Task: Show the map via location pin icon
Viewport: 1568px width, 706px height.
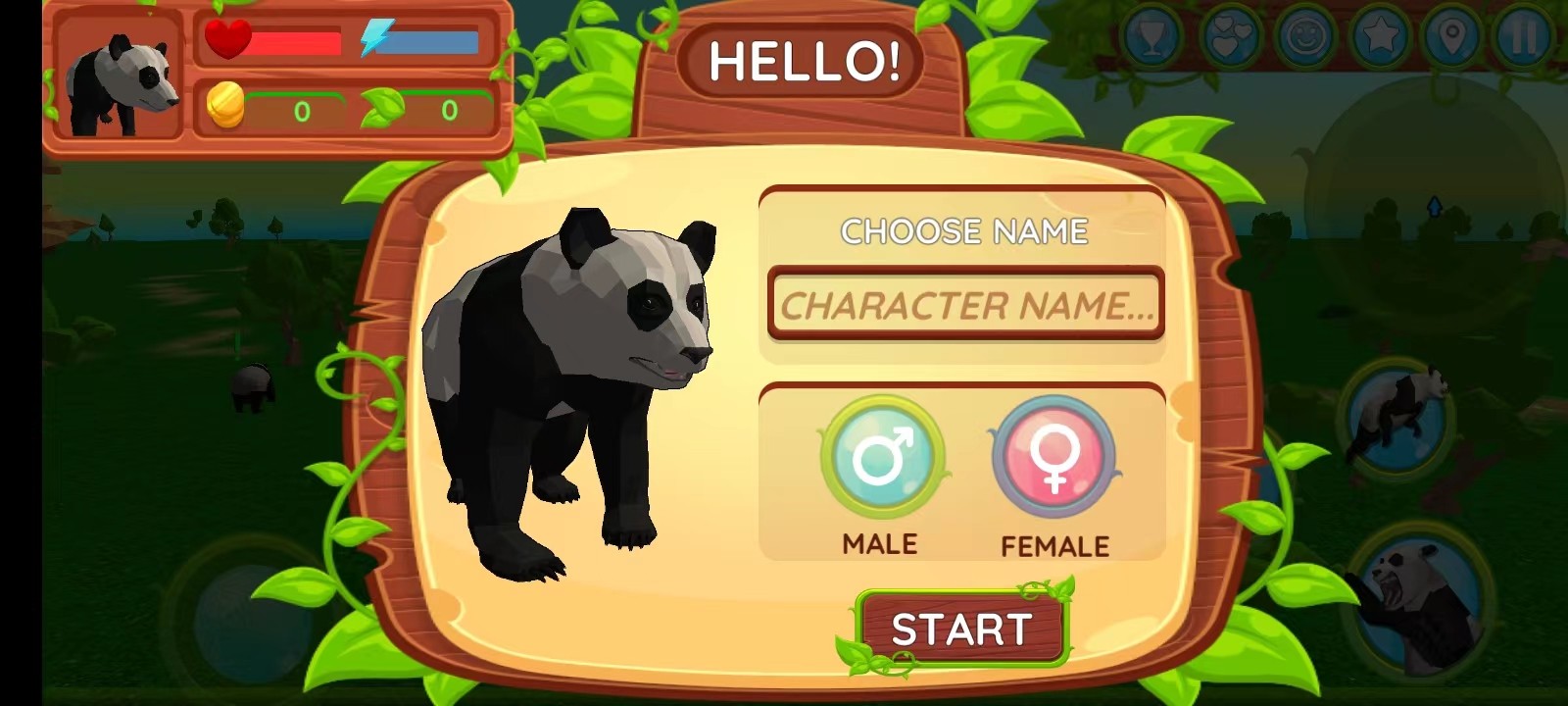Action: coord(1452,37)
